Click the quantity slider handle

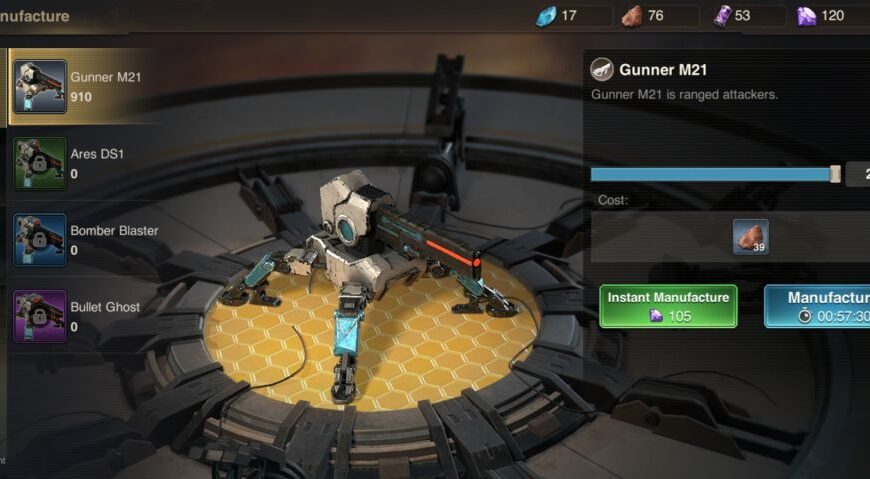pyautogui.click(x=836, y=174)
